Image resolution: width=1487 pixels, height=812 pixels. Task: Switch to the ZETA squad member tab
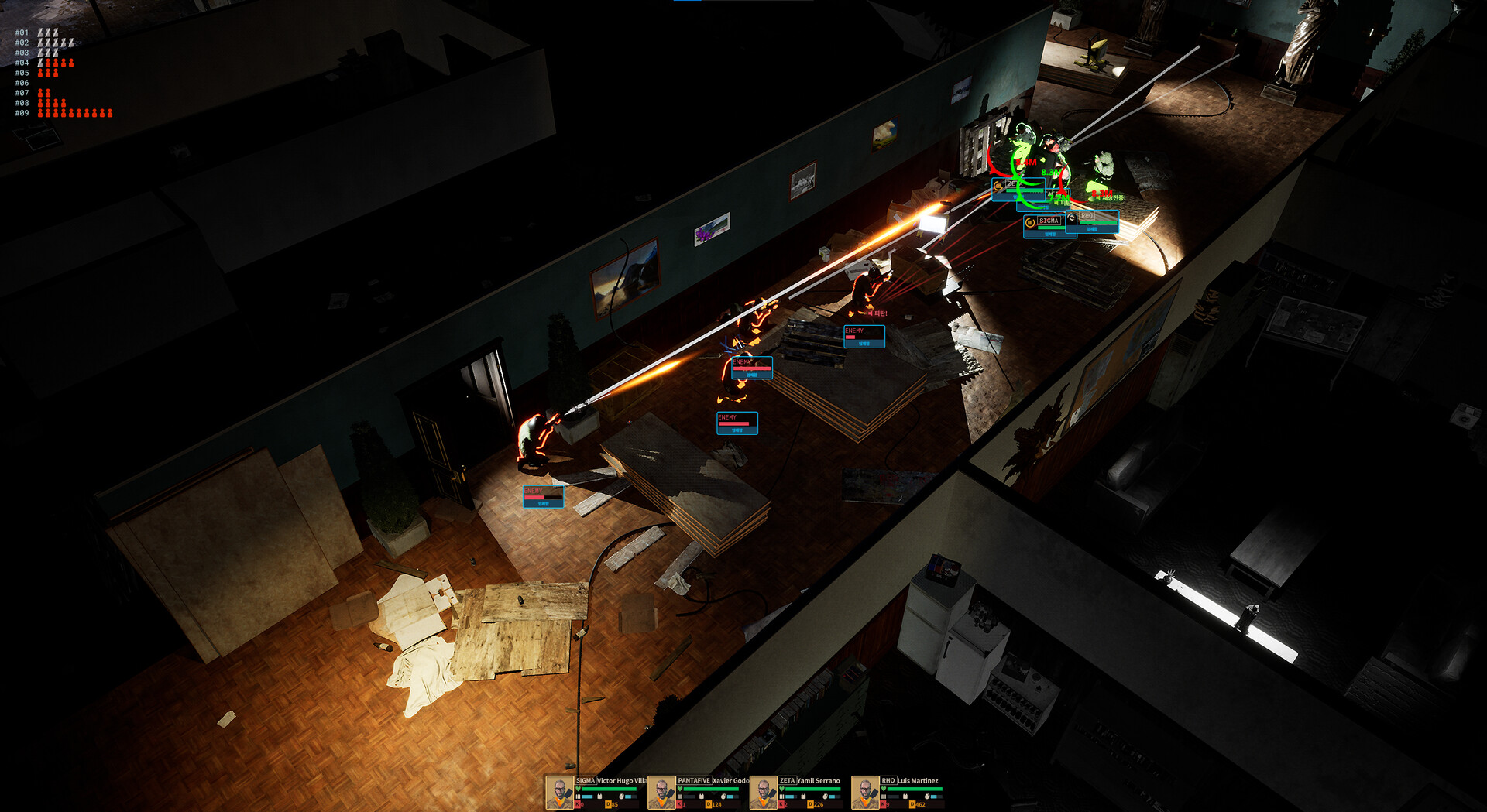(788, 780)
